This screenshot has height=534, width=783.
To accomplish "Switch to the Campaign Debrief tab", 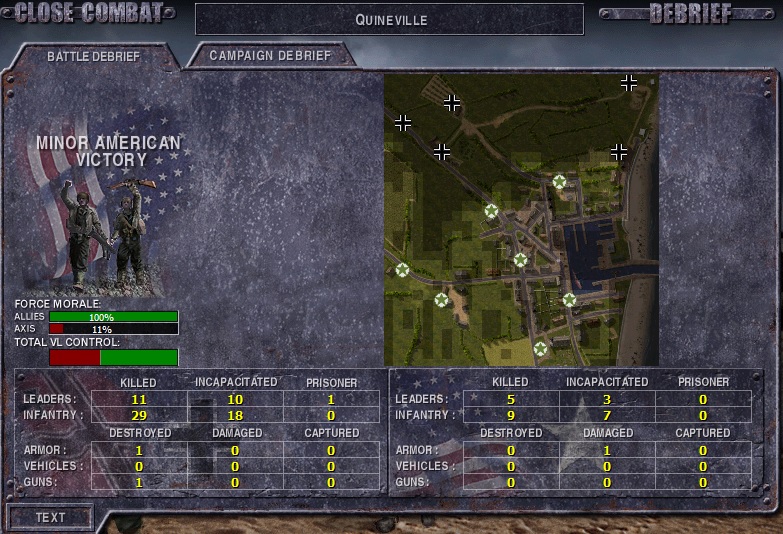I will (x=270, y=56).
